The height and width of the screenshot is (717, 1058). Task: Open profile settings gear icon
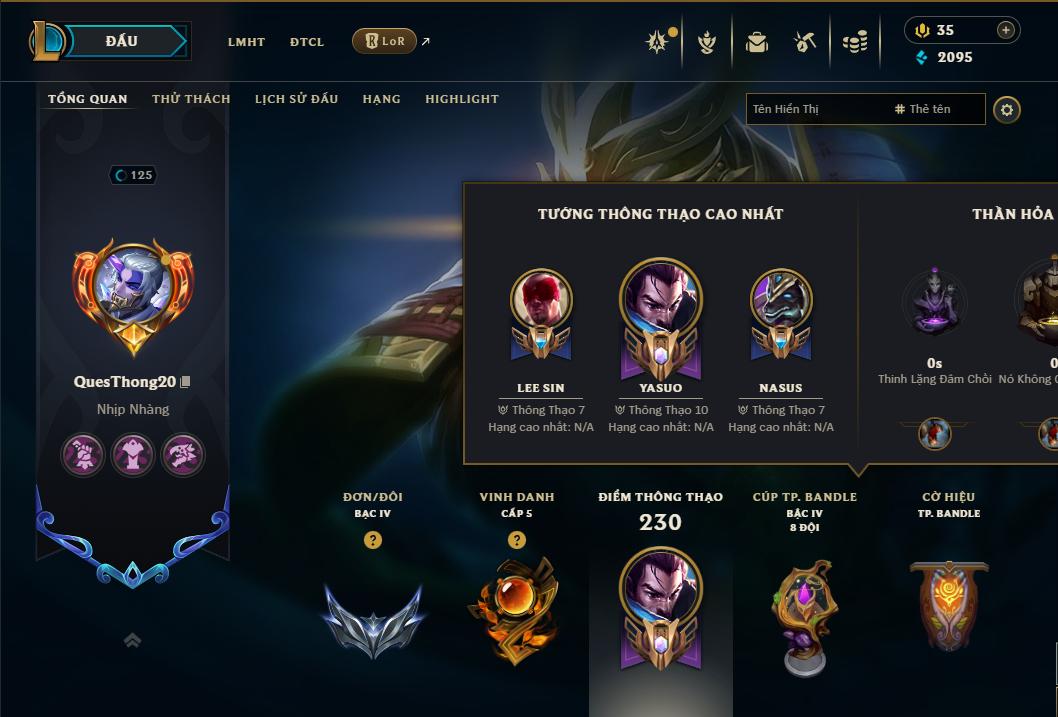coord(1007,110)
